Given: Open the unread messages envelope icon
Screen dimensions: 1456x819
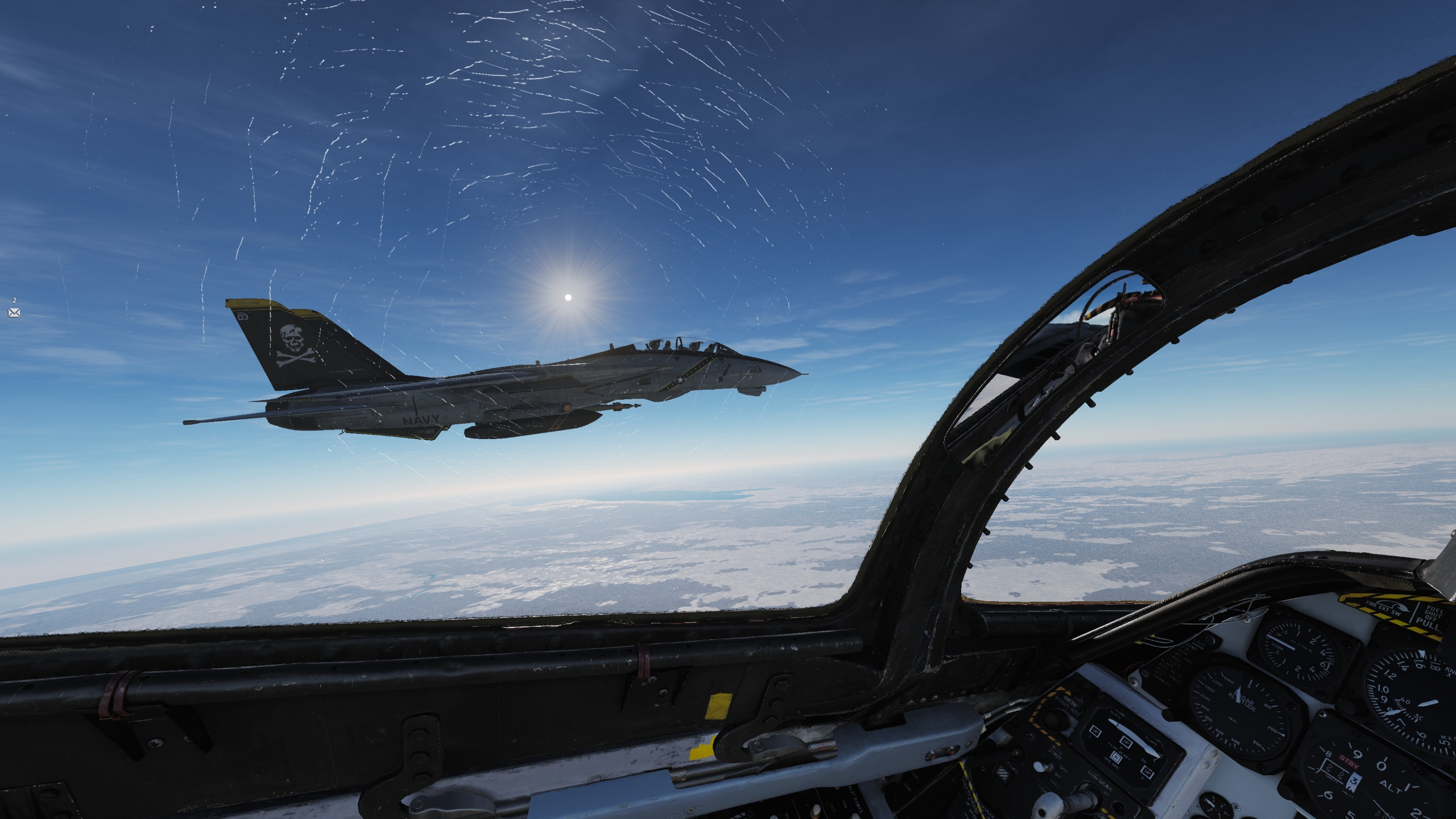Looking at the screenshot, I should (x=14, y=312).
